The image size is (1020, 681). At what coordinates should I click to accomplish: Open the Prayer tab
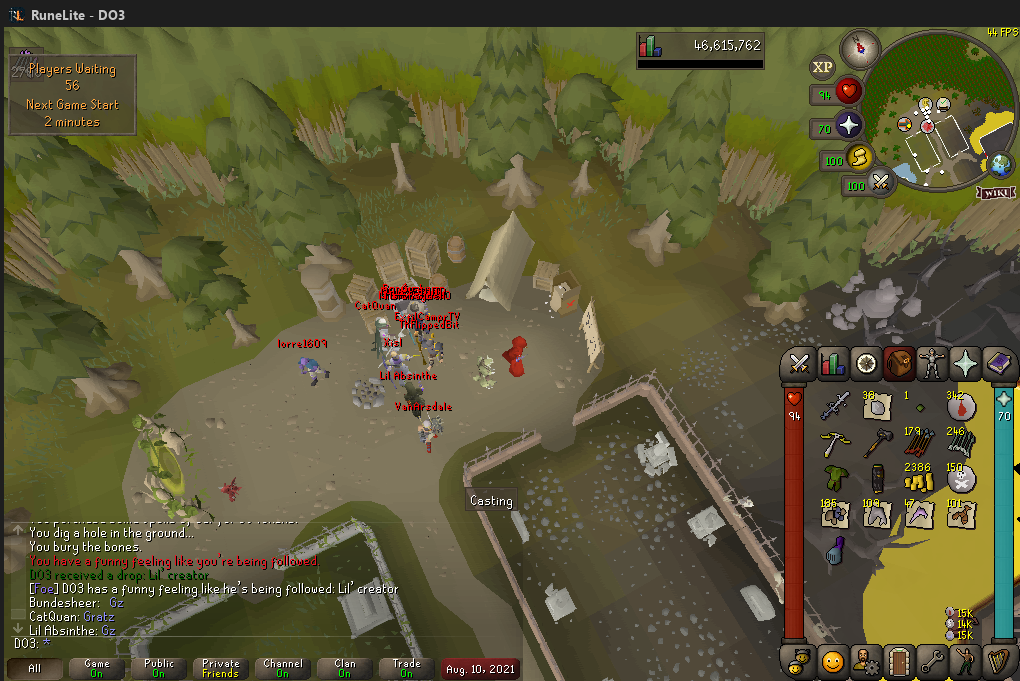(965, 365)
